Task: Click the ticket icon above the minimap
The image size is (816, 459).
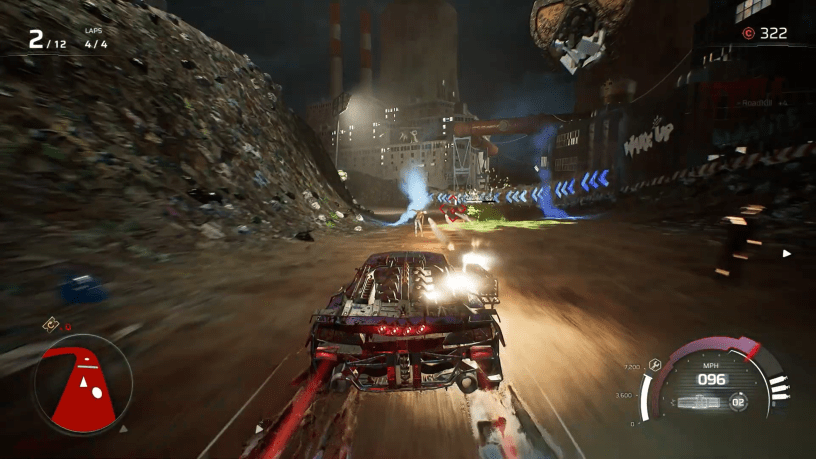Action: (x=49, y=324)
